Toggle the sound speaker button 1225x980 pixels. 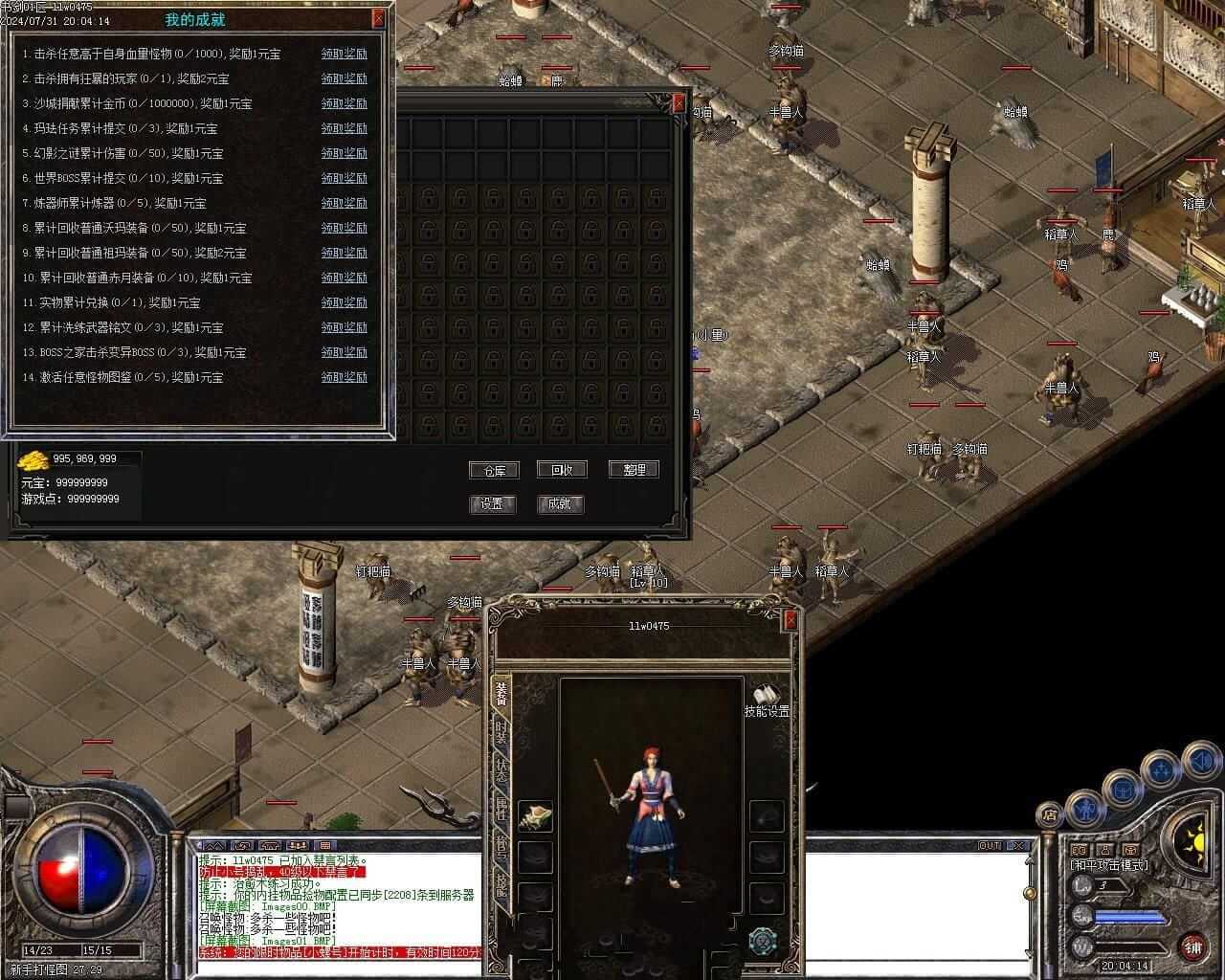(1200, 763)
